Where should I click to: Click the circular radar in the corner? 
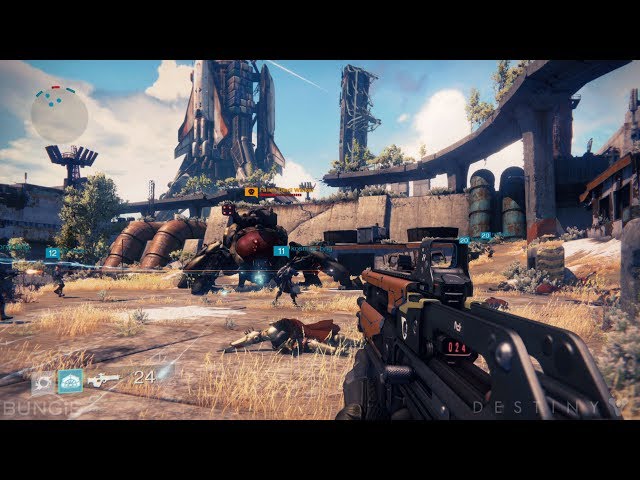pyautogui.click(x=59, y=115)
